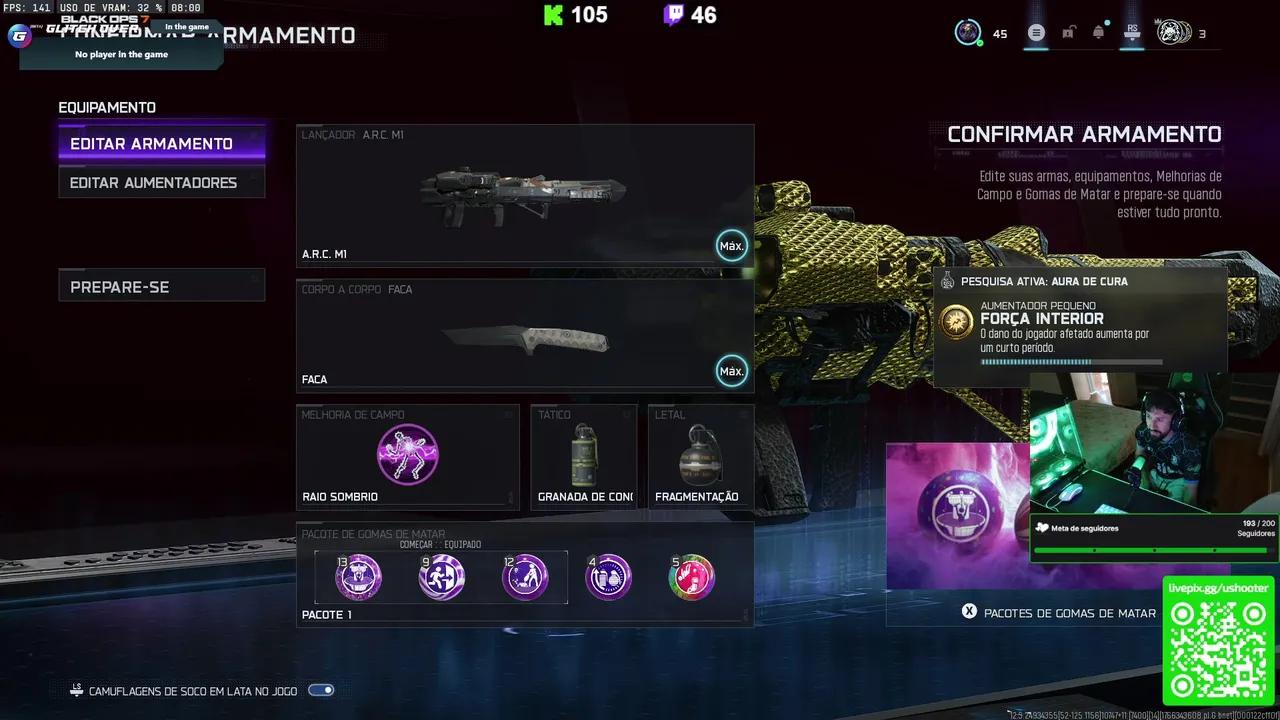Select the Editar Armamento menu entry
The height and width of the screenshot is (720, 1280).
click(x=161, y=144)
